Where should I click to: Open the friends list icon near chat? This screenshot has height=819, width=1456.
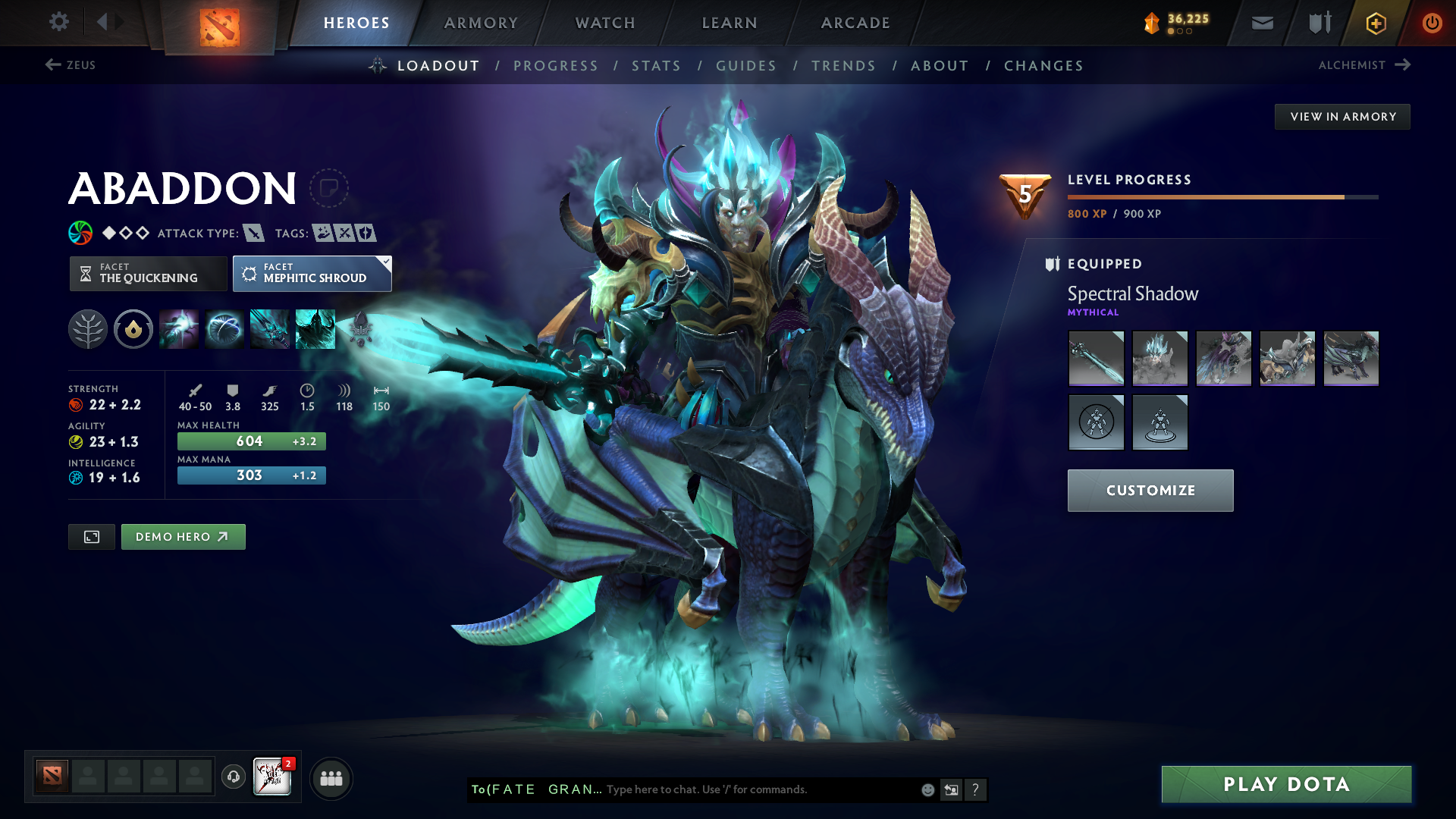[331, 777]
